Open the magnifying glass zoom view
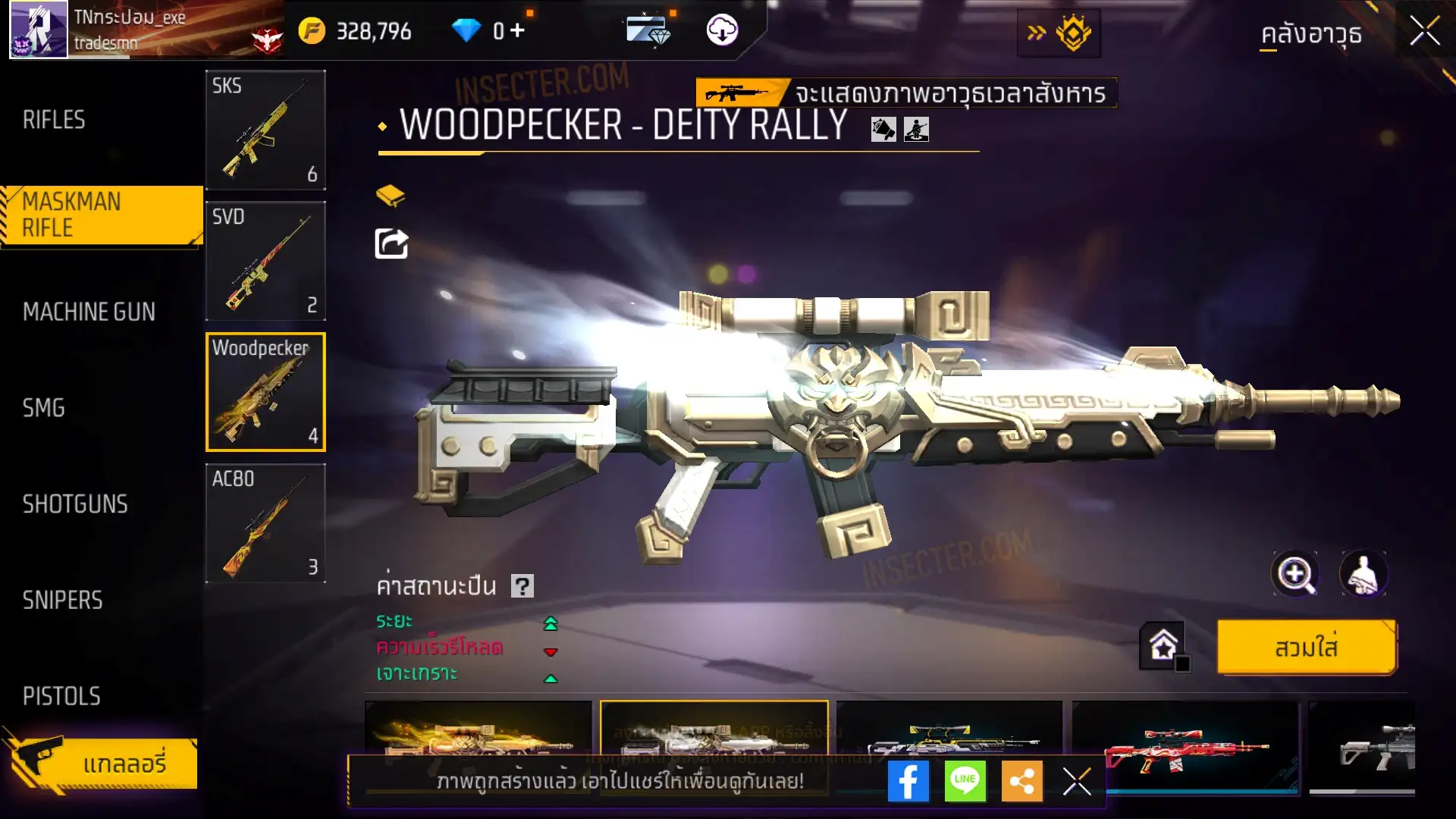The image size is (1456, 819). pos(1294,574)
